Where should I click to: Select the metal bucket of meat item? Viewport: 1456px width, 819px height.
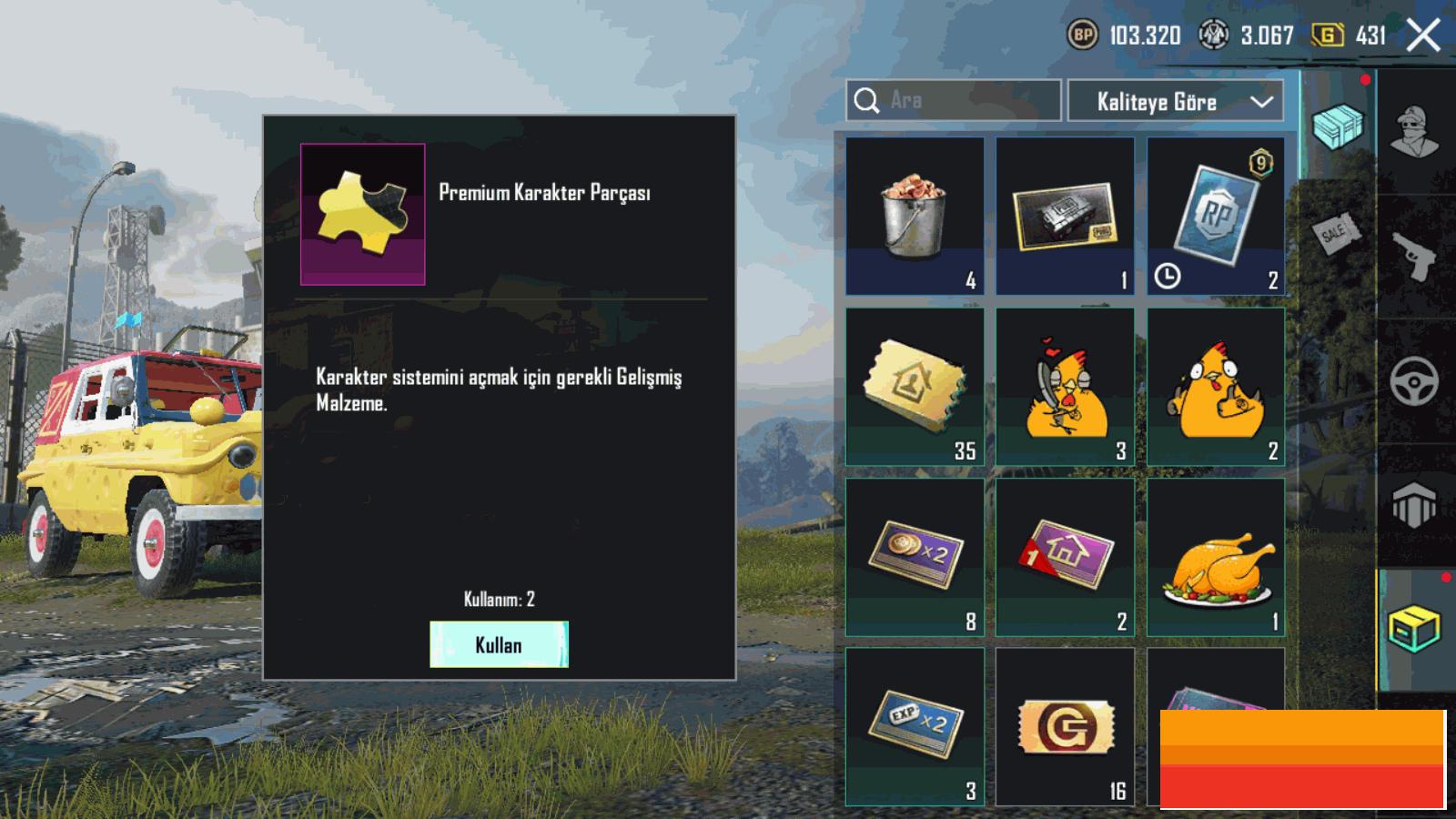click(x=915, y=217)
